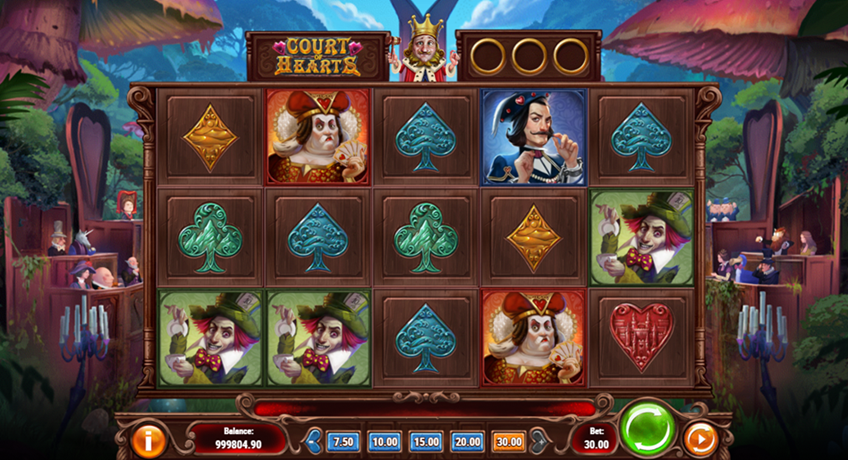The height and width of the screenshot is (460, 848).
Task: Open the orange info paytable button
Action: (x=149, y=439)
